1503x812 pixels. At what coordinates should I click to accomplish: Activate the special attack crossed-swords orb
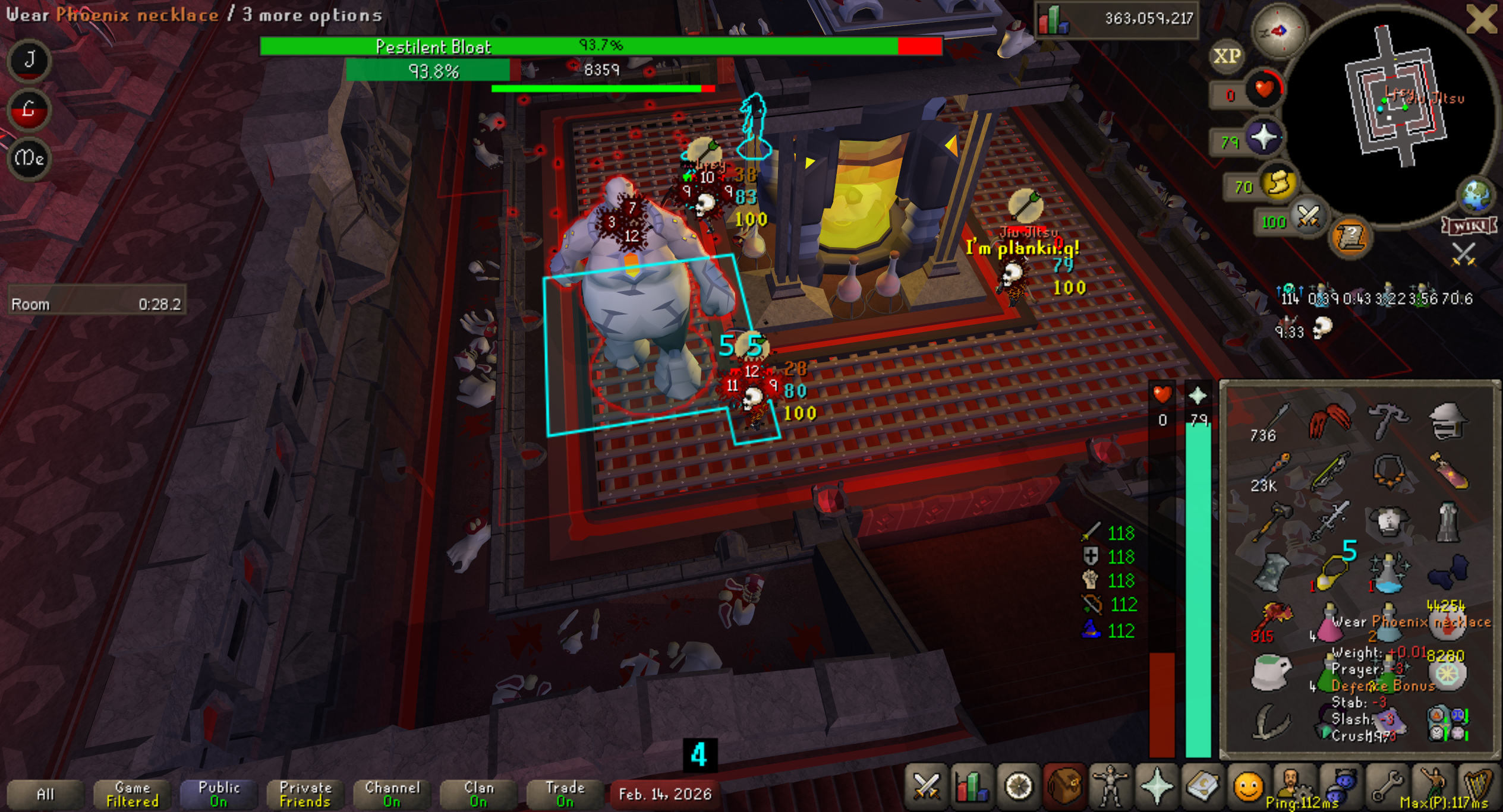pyautogui.click(x=1307, y=217)
